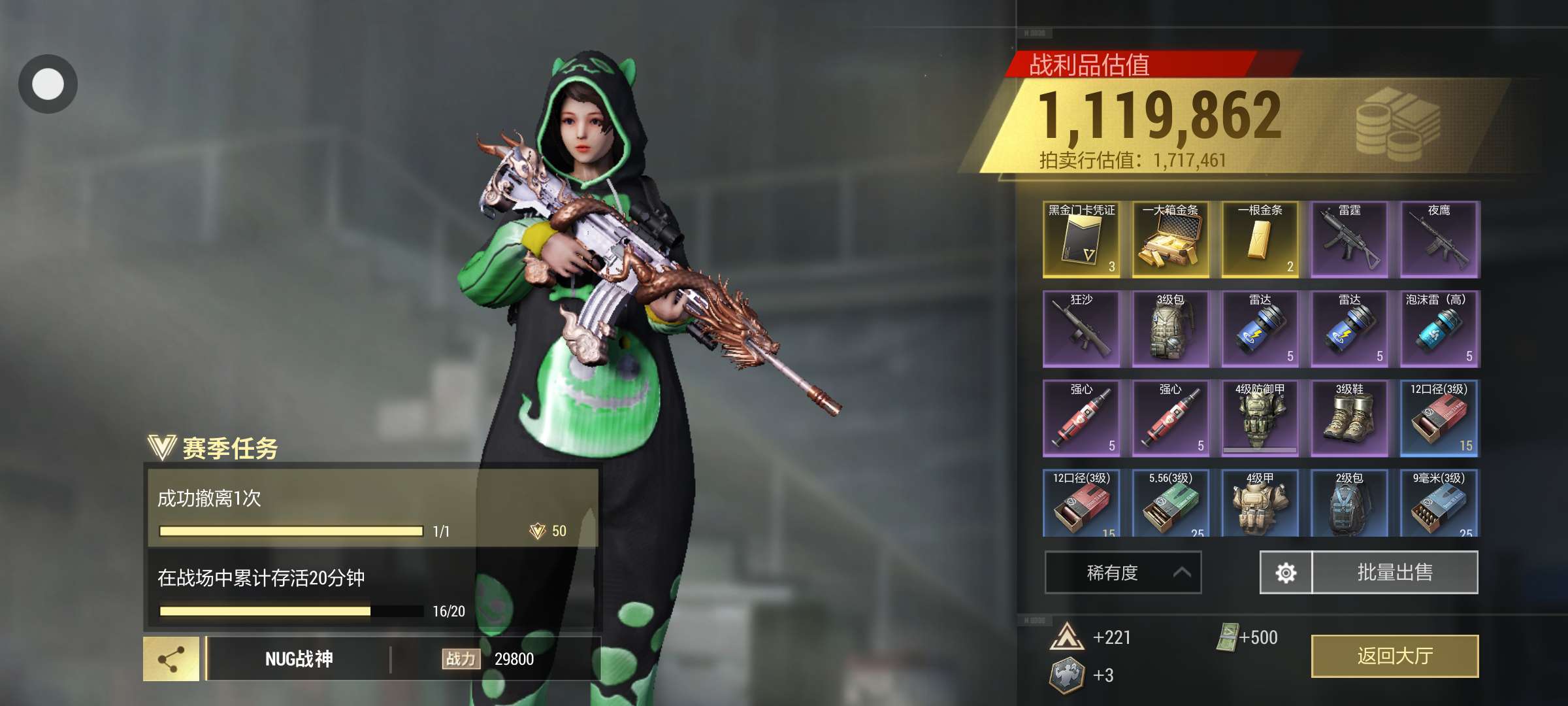Pick the 夜鹰 rifle slot
Image resolution: width=1568 pixels, height=706 pixels.
[x=1439, y=240]
